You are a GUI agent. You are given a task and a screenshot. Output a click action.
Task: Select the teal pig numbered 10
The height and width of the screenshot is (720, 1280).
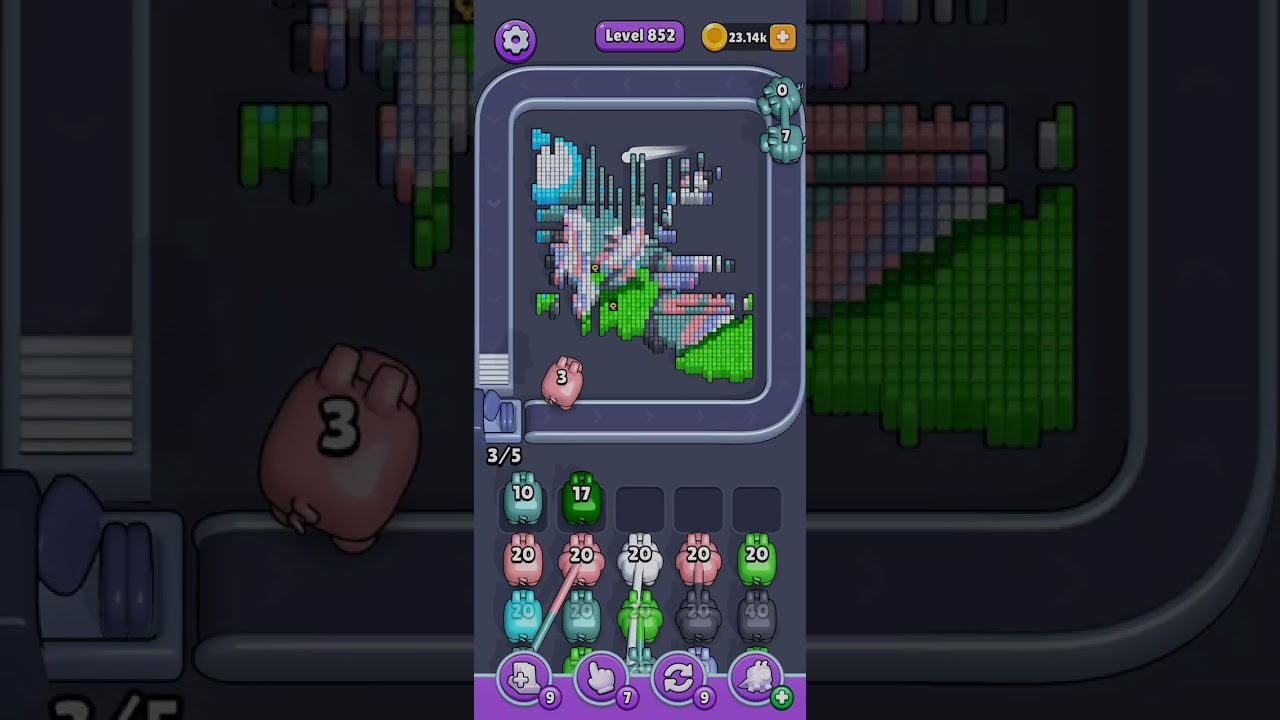(523, 499)
